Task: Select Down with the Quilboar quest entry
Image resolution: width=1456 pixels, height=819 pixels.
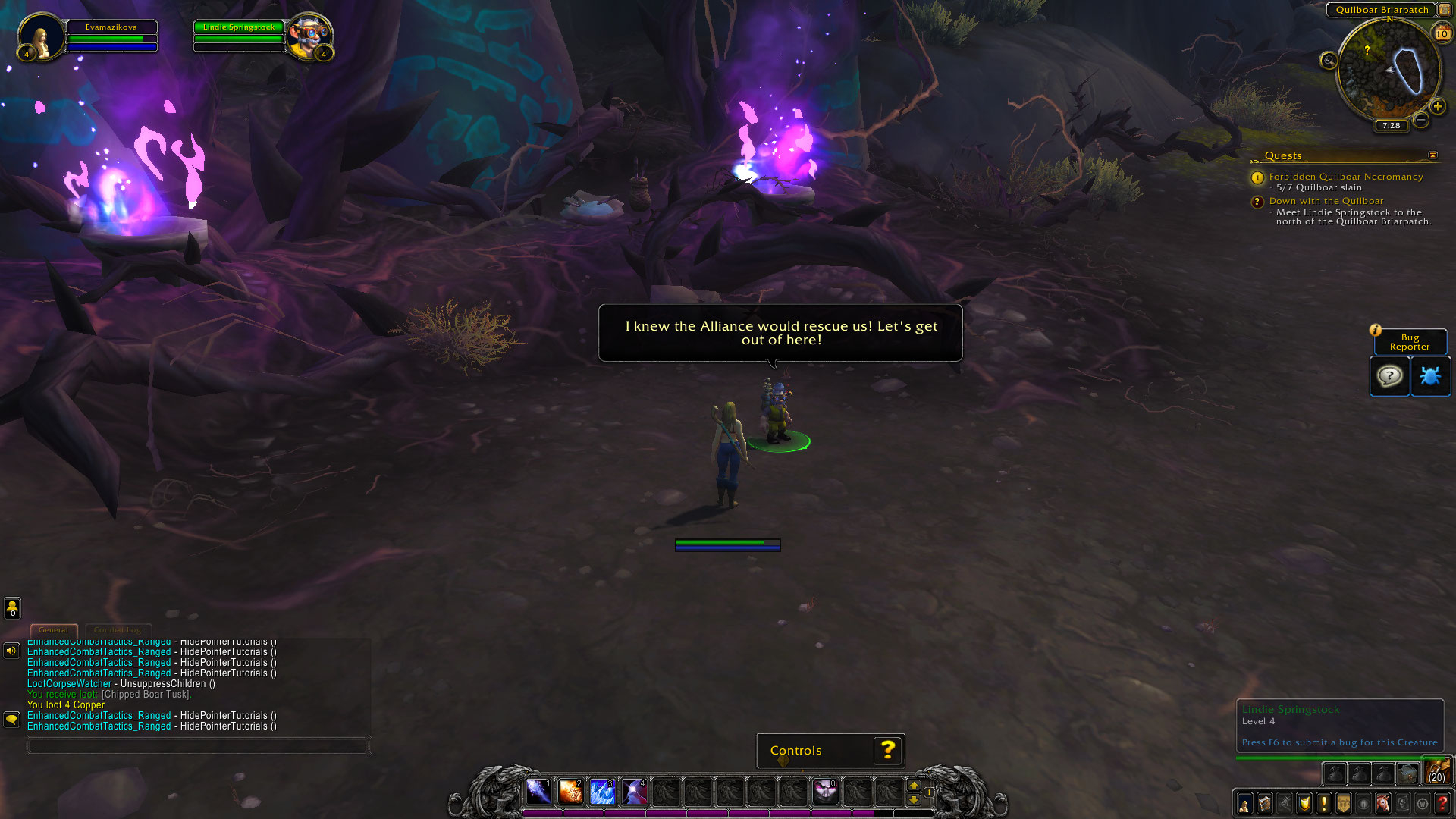Action: [x=1326, y=201]
